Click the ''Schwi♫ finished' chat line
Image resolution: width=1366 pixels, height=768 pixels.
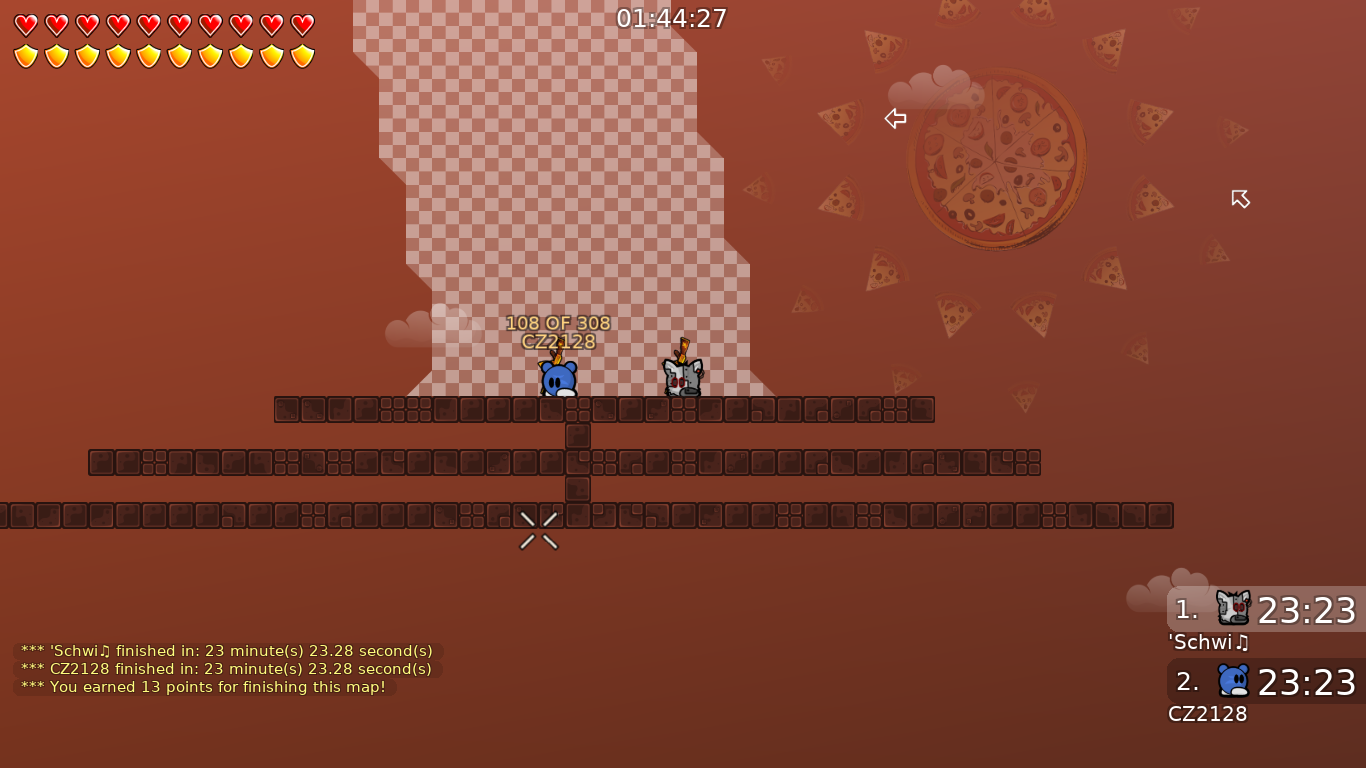[x=225, y=650]
